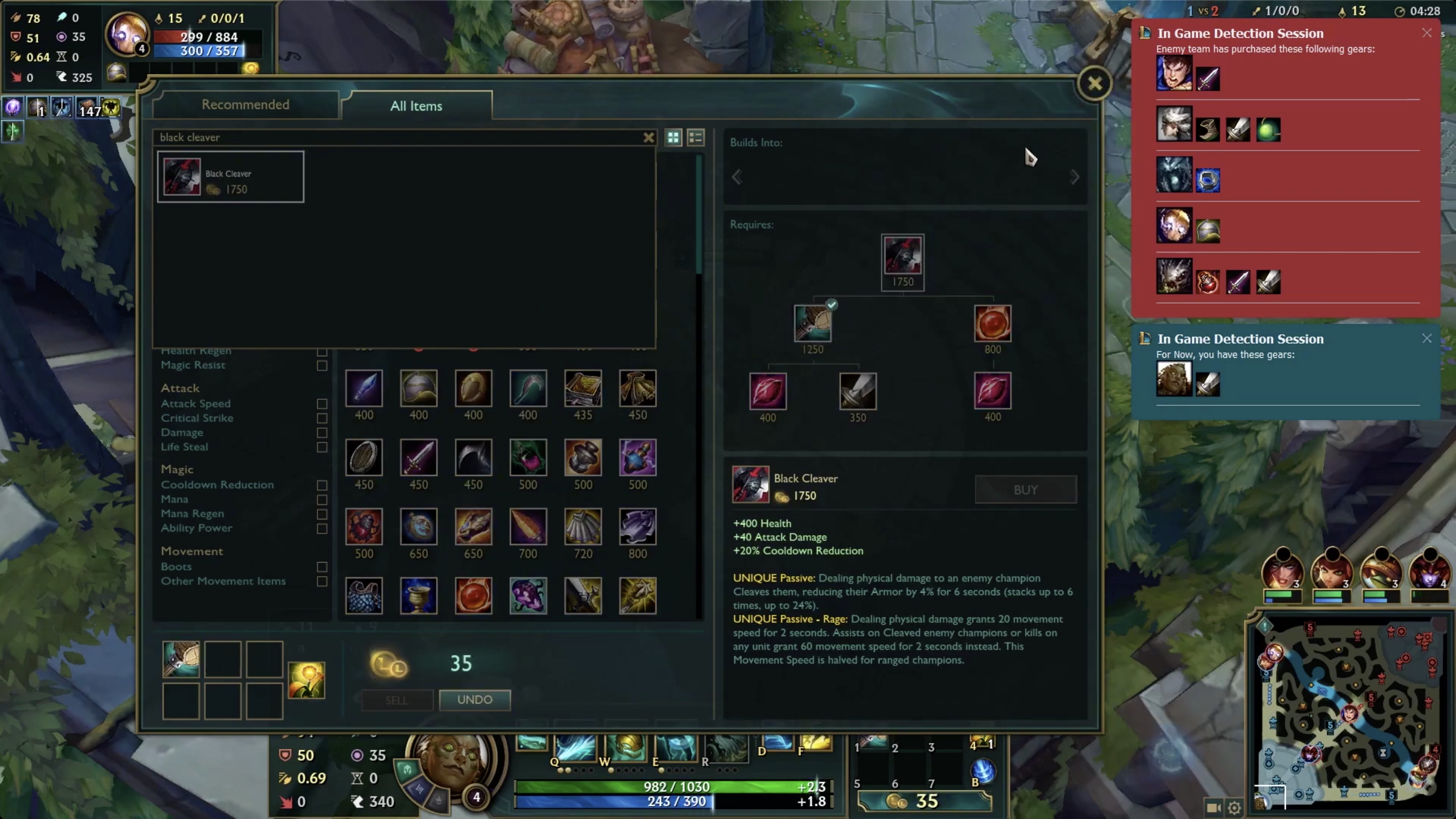This screenshot has width=1456, height=819.
Task: Tick the Cooldown Reduction filter
Action: [x=322, y=485]
